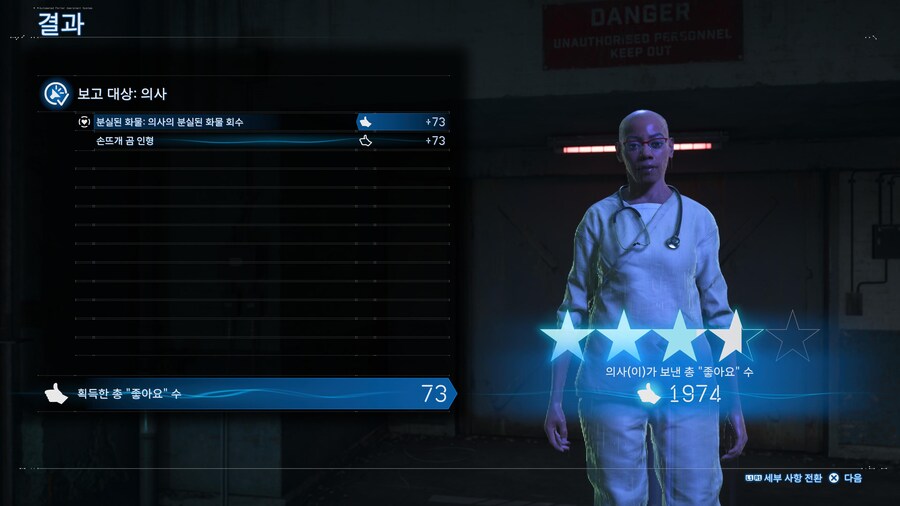The width and height of the screenshot is (900, 506).
Task: Click 다음 to continue
Action: [846, 478]
